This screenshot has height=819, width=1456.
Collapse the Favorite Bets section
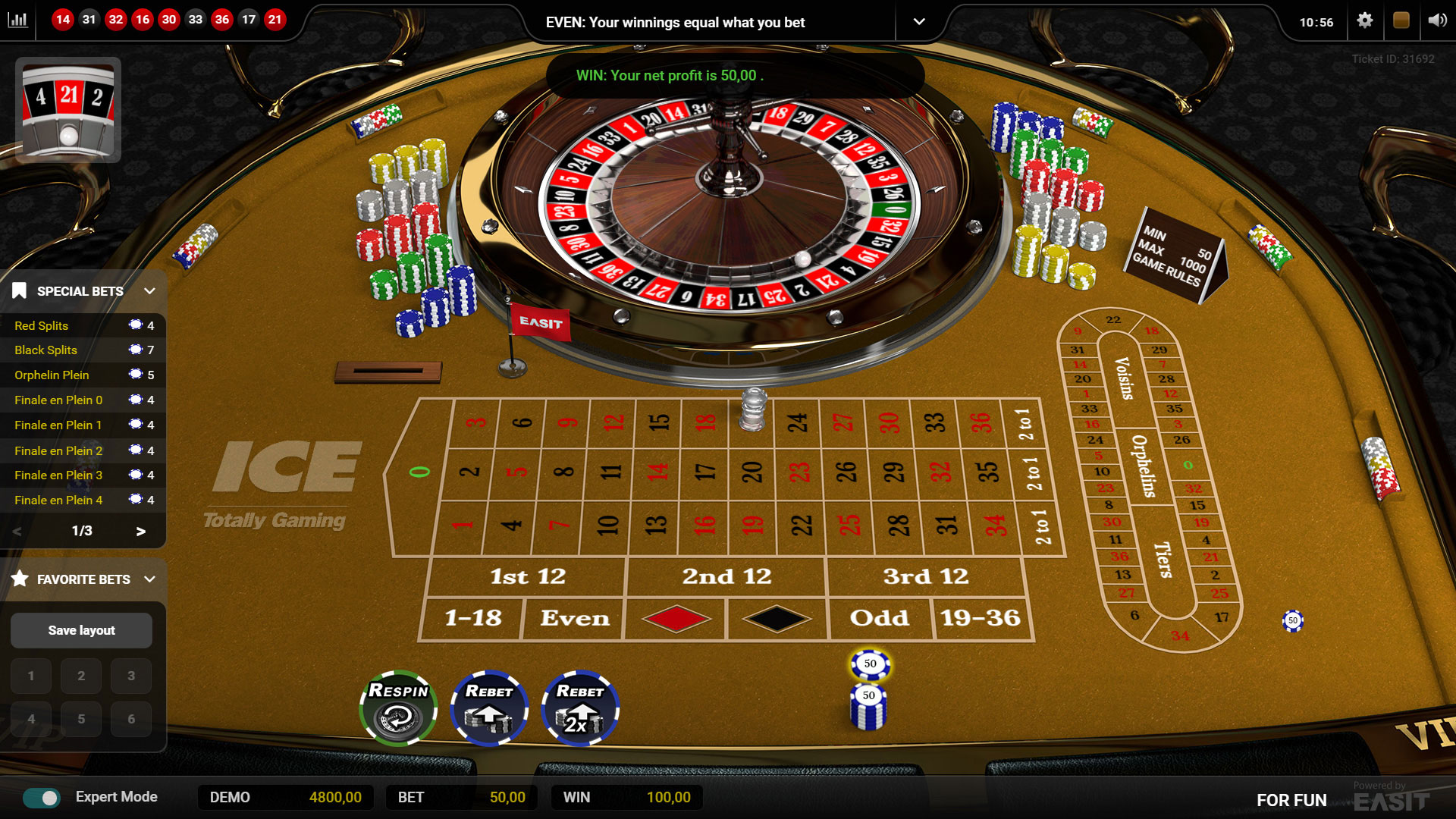[x=149, y=579]
